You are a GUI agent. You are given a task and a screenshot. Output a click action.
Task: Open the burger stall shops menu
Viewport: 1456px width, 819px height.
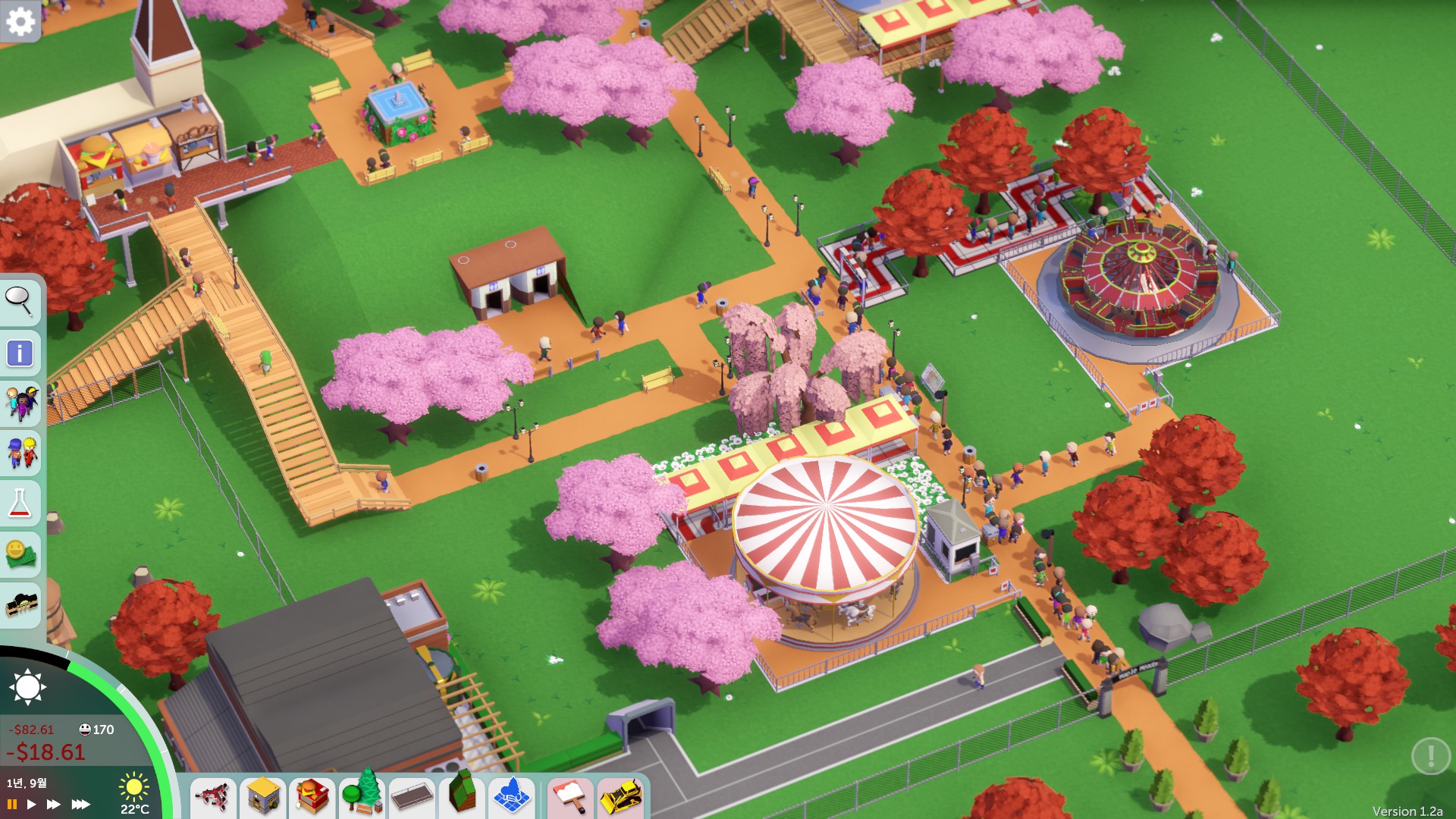pos(312,796)
